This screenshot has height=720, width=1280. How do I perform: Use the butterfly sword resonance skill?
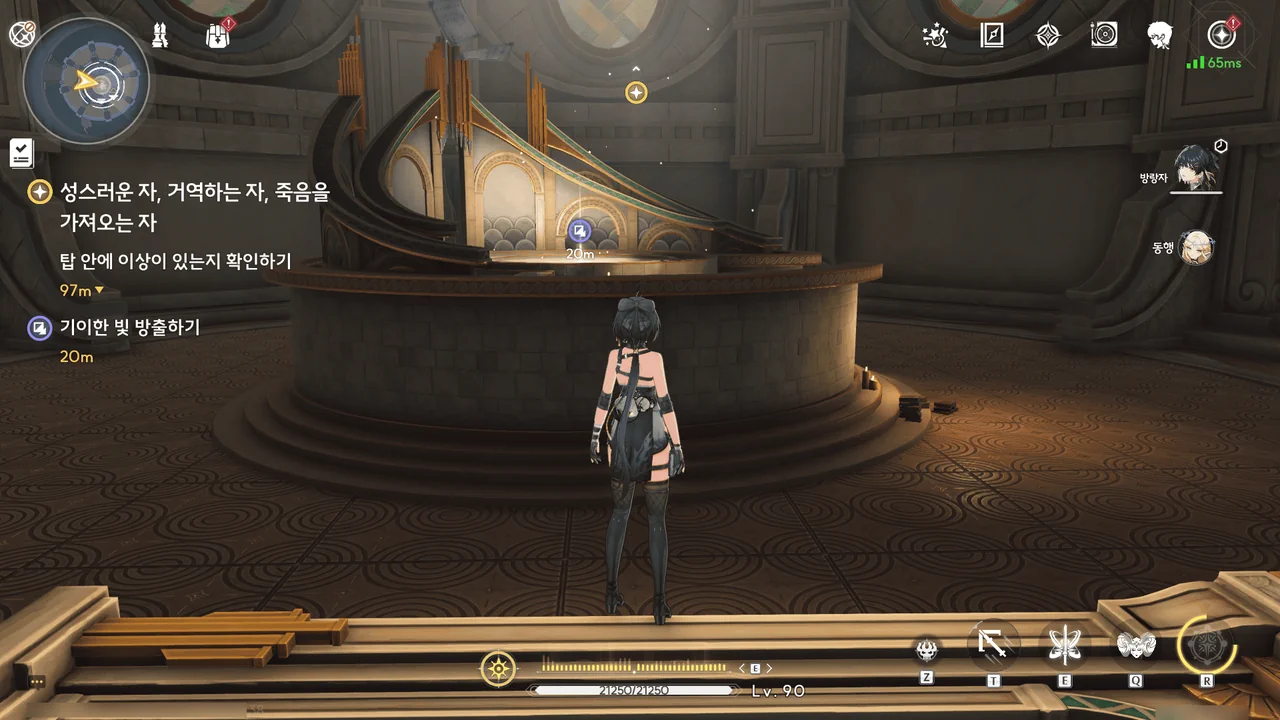(x=1064, y=646)
